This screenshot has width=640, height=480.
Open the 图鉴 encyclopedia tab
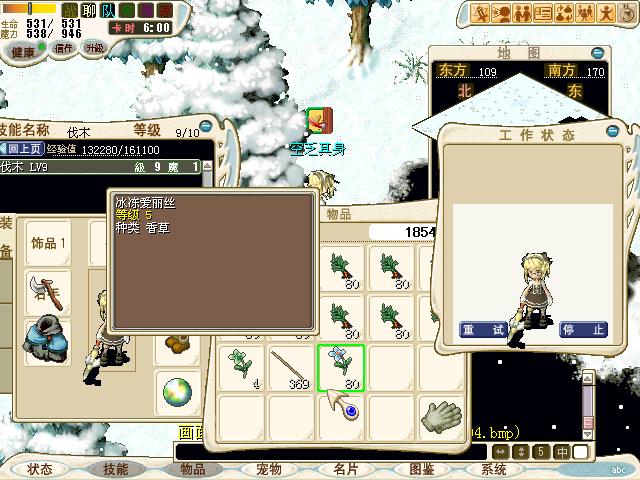pos(421,469)
